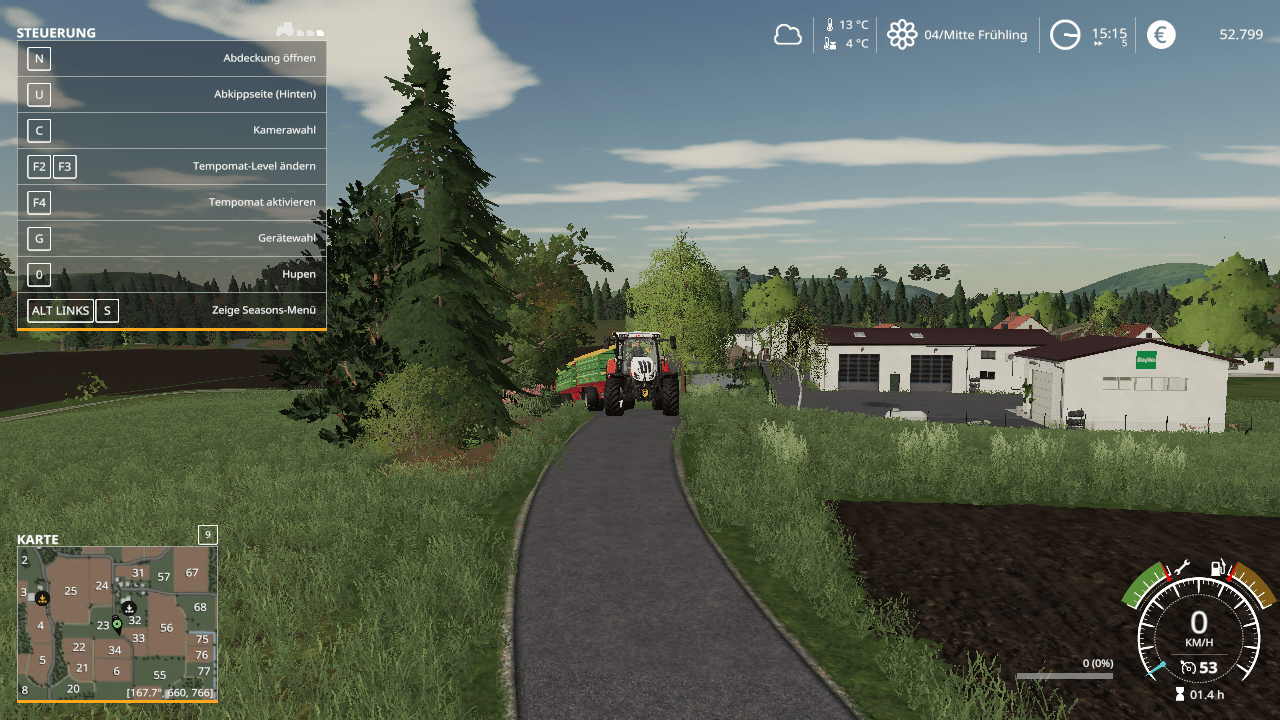Click field 25 on the Karte minimap

(x=70, y=591)
